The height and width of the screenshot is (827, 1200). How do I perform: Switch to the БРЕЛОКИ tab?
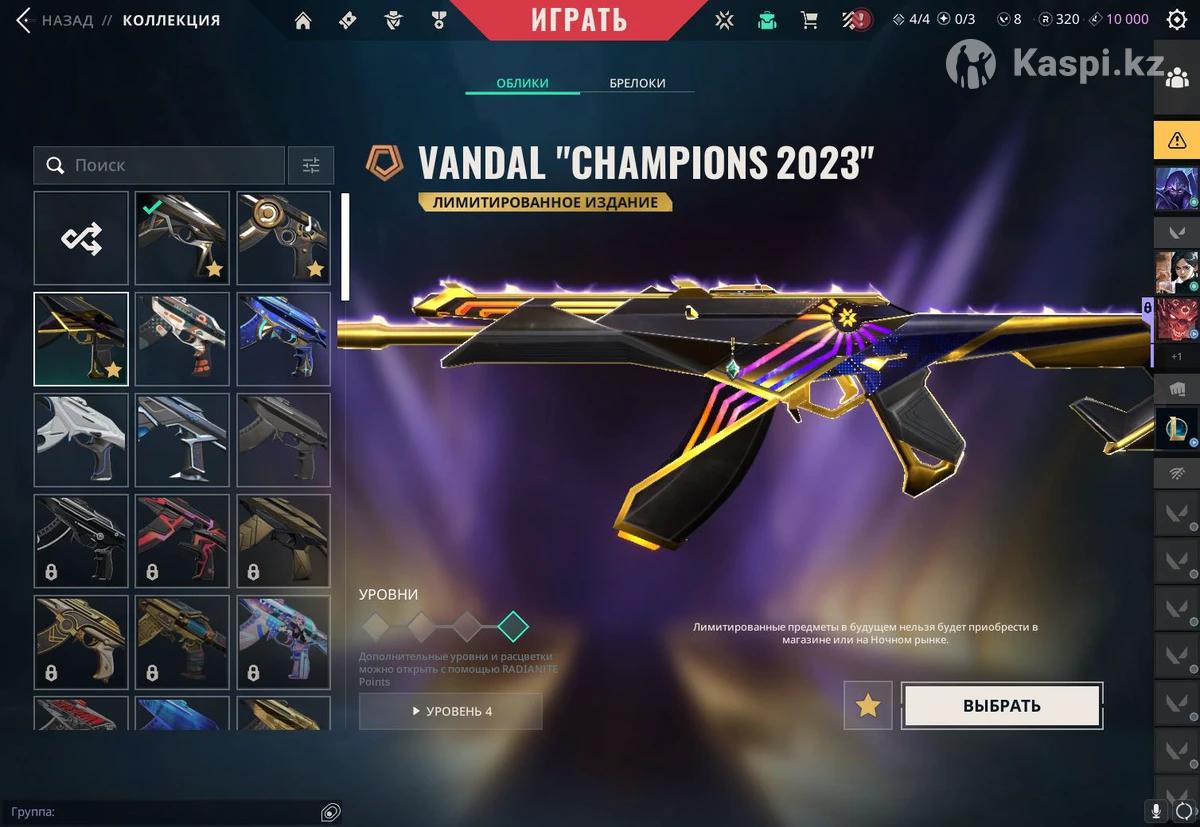click(637, 83)
